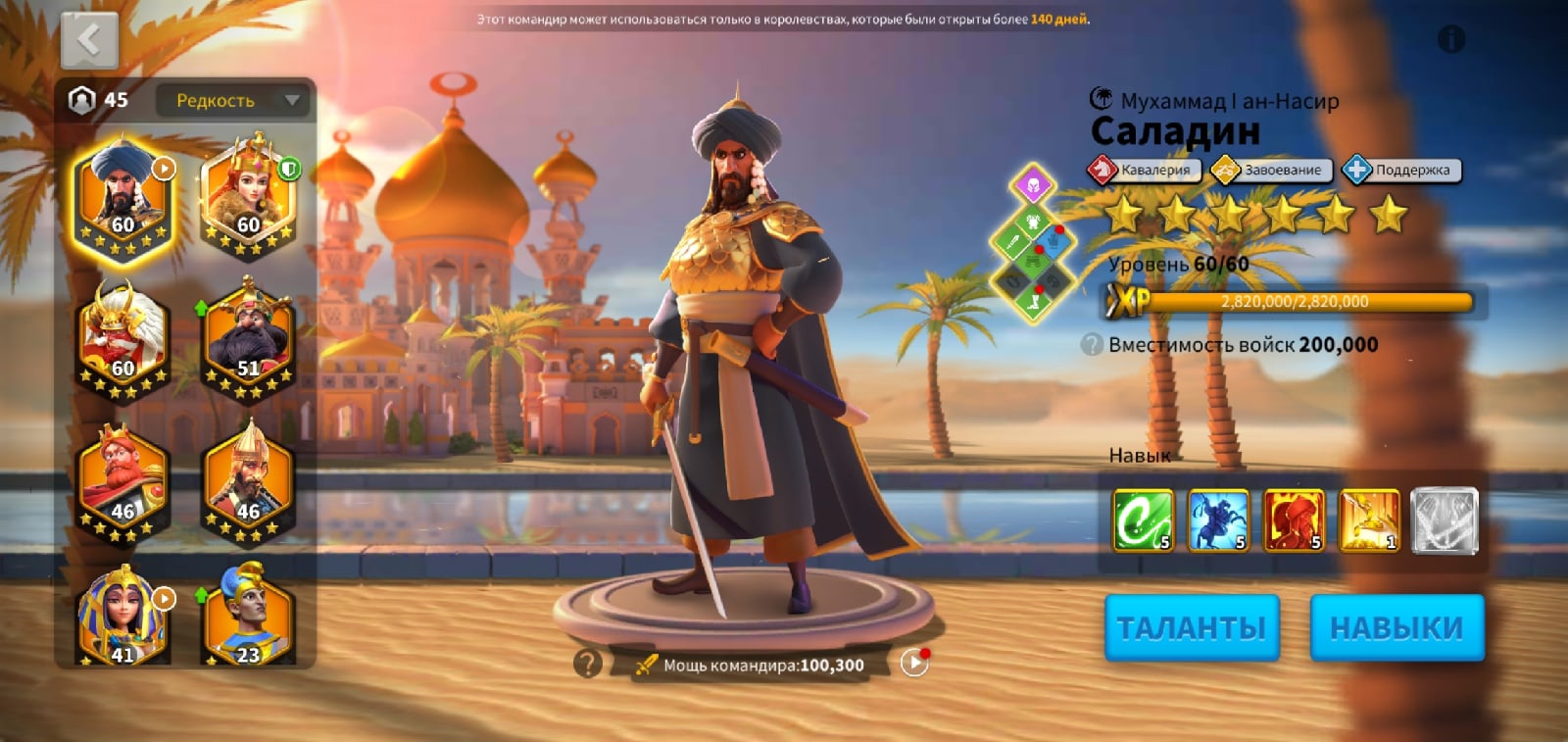
Task: View the red warrior skill icon
Action: pos(1294,519)
